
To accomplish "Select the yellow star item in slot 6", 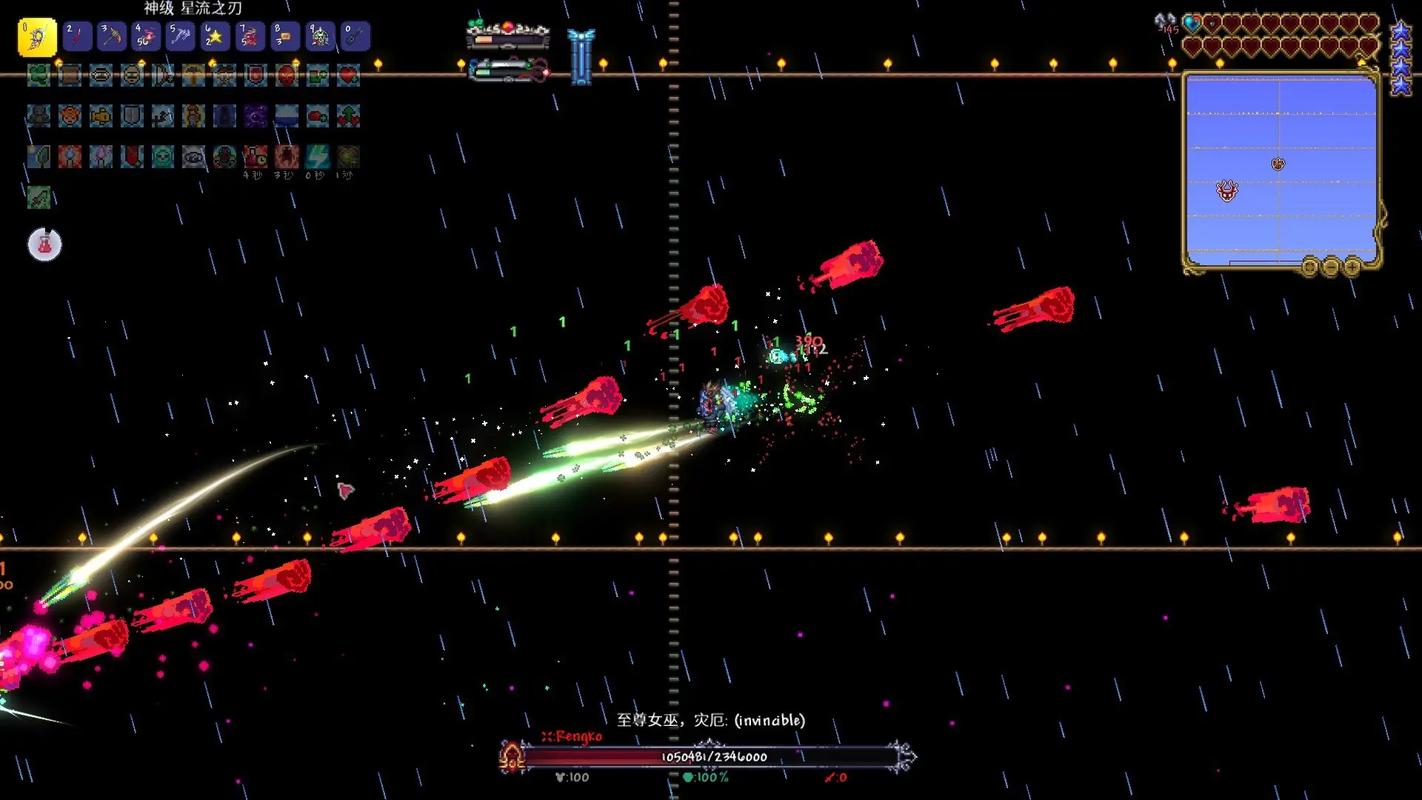I will 215,37.
